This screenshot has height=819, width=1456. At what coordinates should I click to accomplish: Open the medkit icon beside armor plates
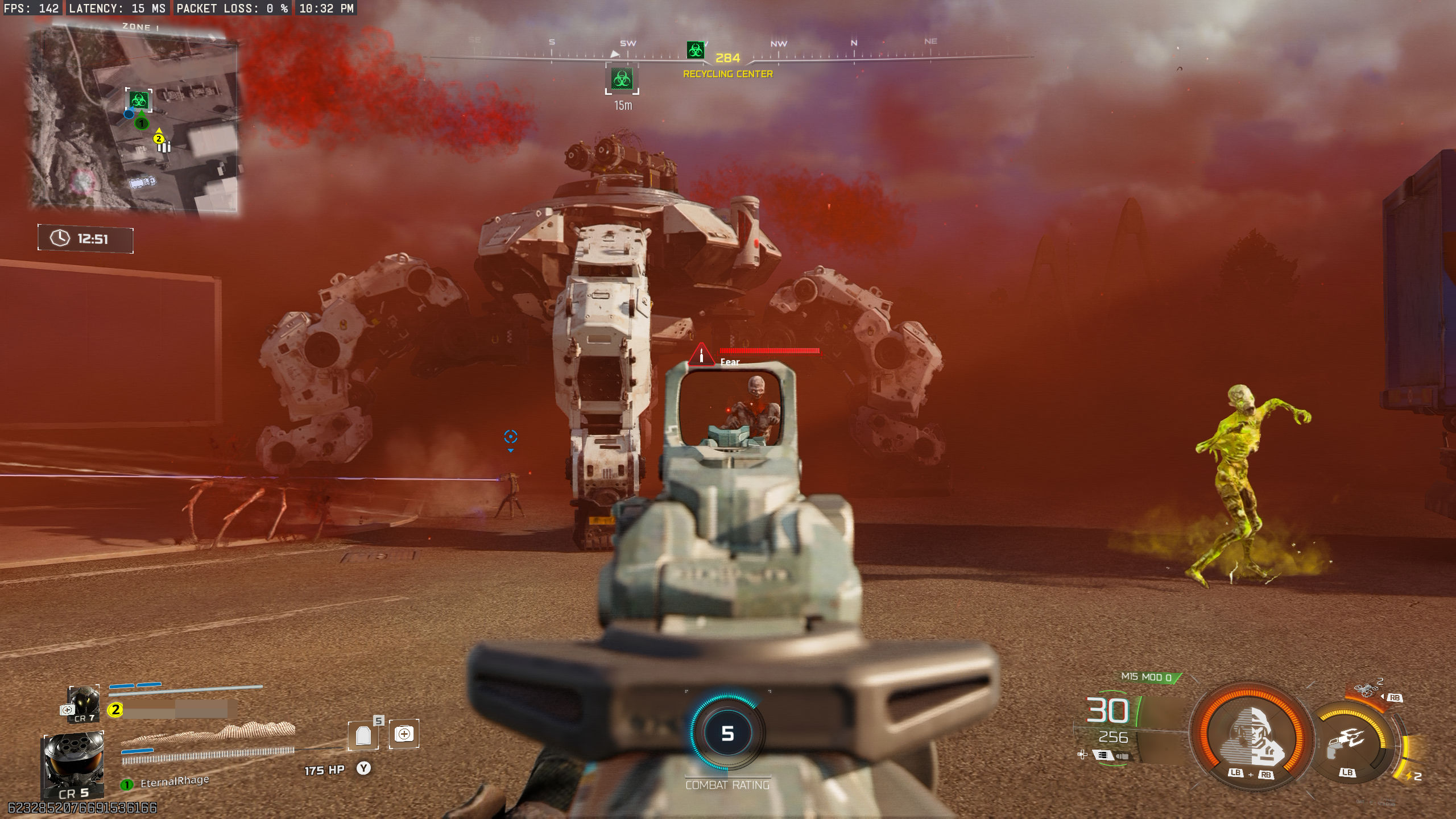[x=404, y=734]
